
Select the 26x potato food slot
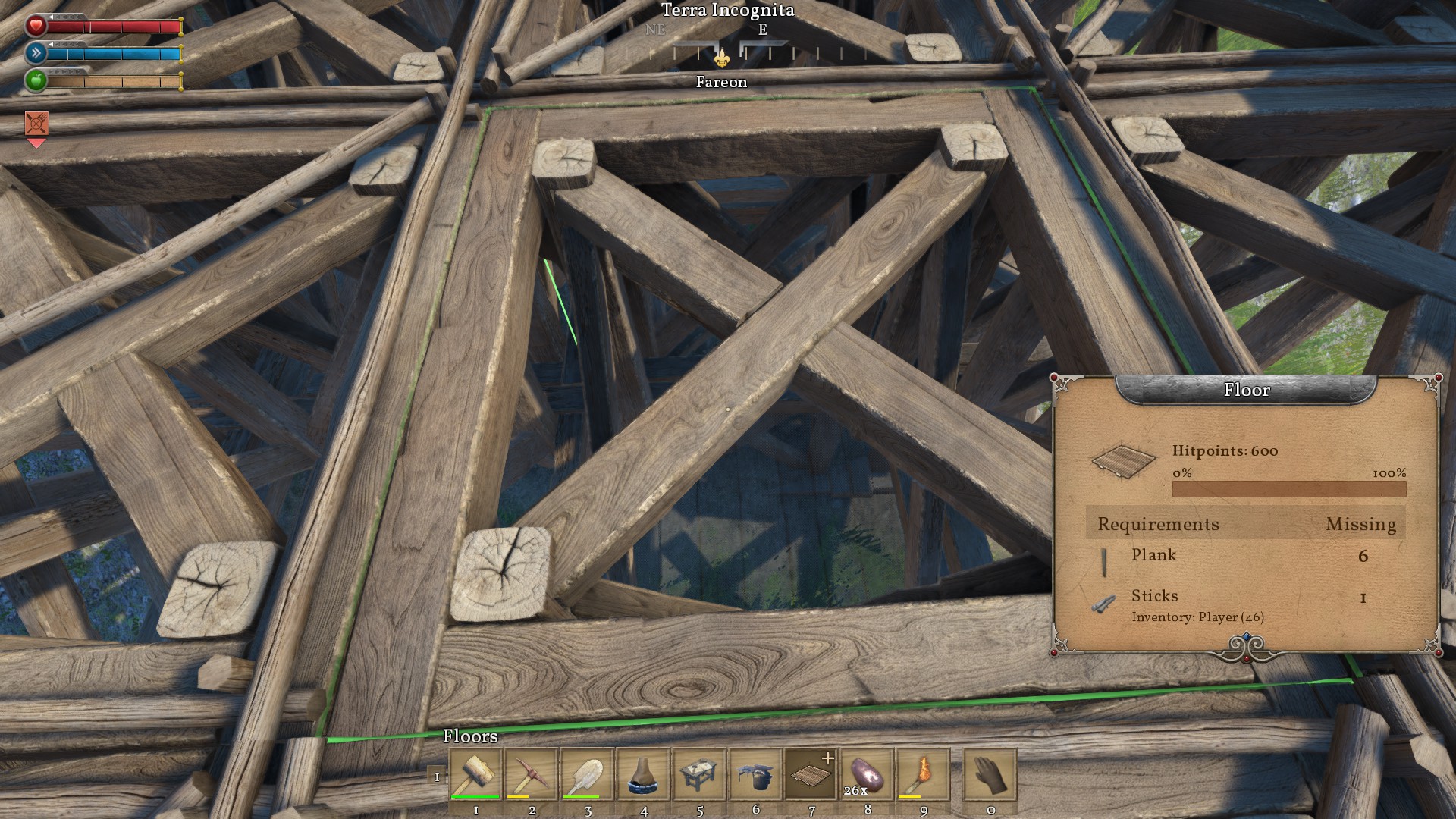(868, 774)
